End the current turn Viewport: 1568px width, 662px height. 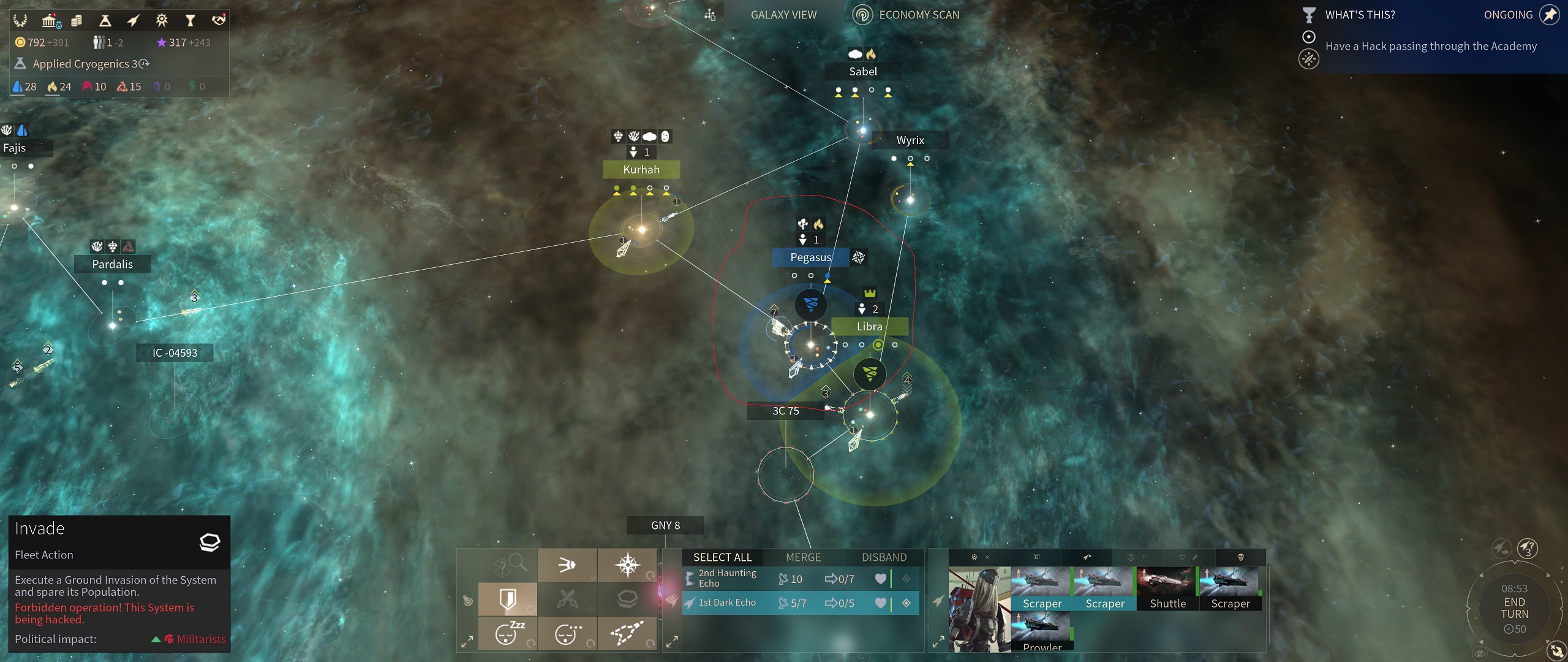pyautogui.click(x=1513, y=608)
